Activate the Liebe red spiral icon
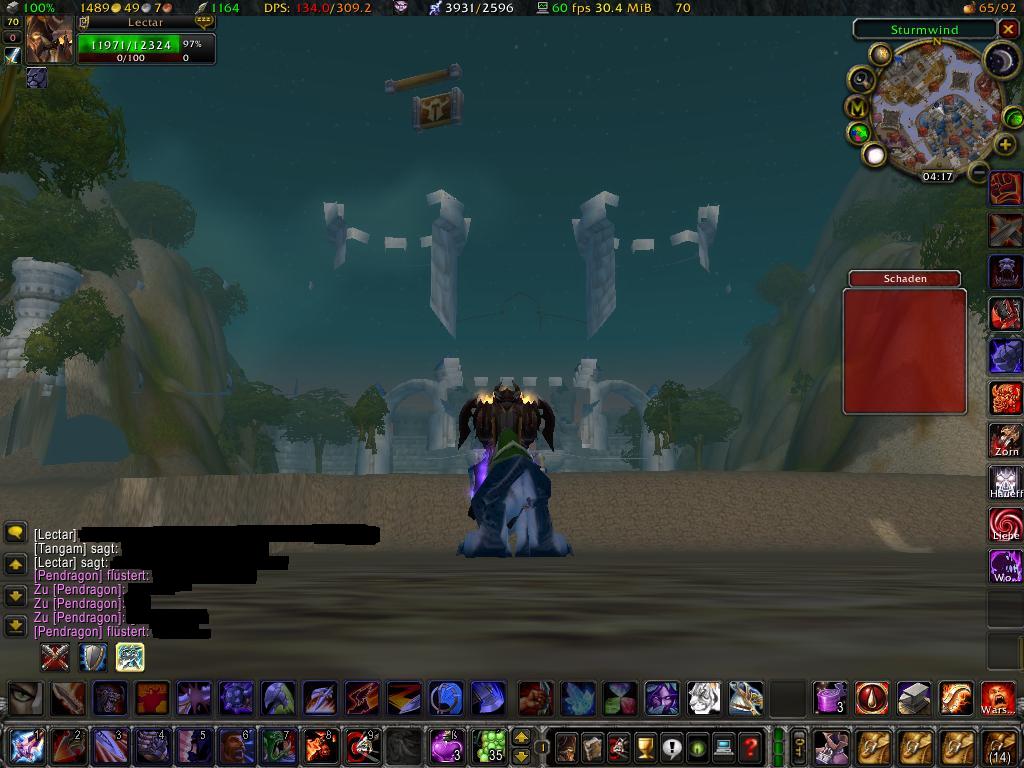 [x=1005, y=524]
